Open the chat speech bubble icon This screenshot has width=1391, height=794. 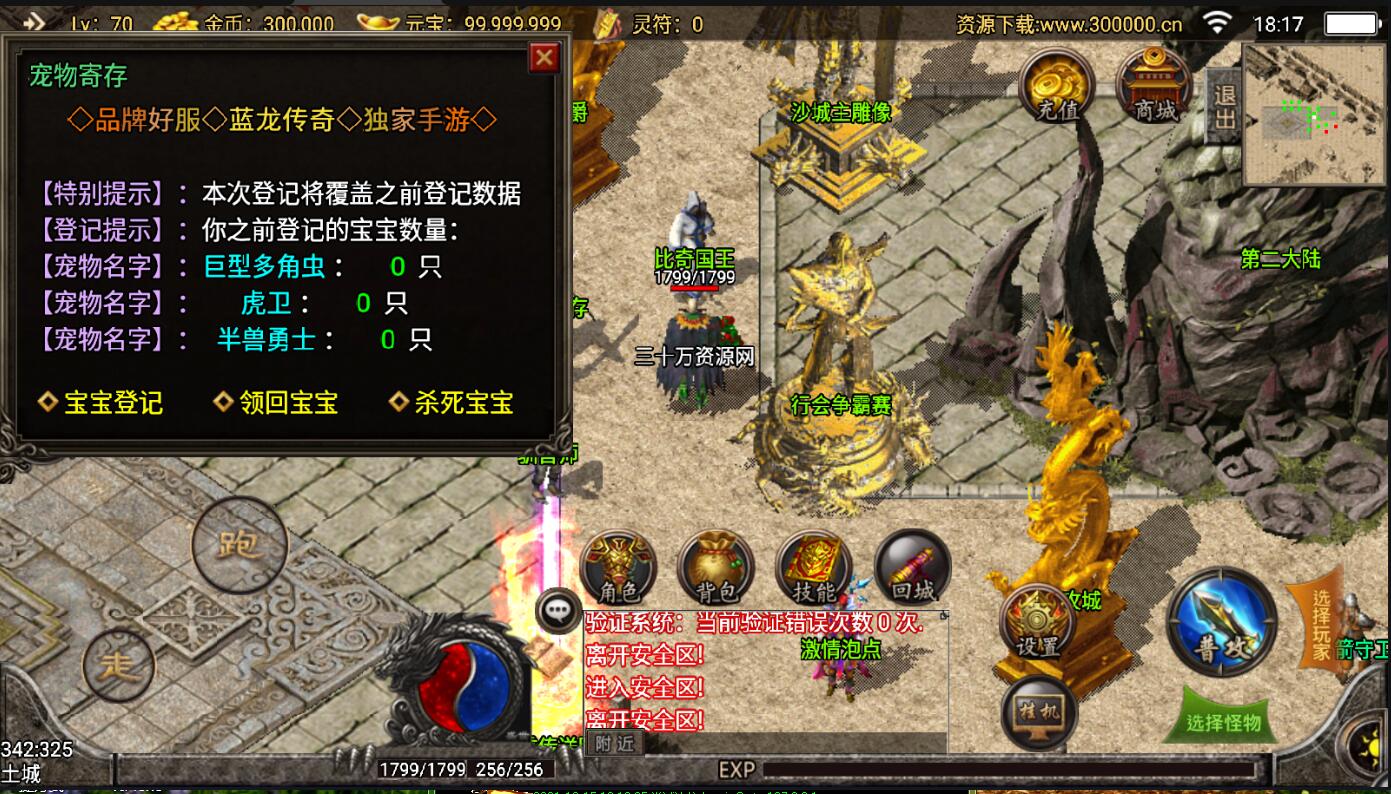click(x=556, y=611)
